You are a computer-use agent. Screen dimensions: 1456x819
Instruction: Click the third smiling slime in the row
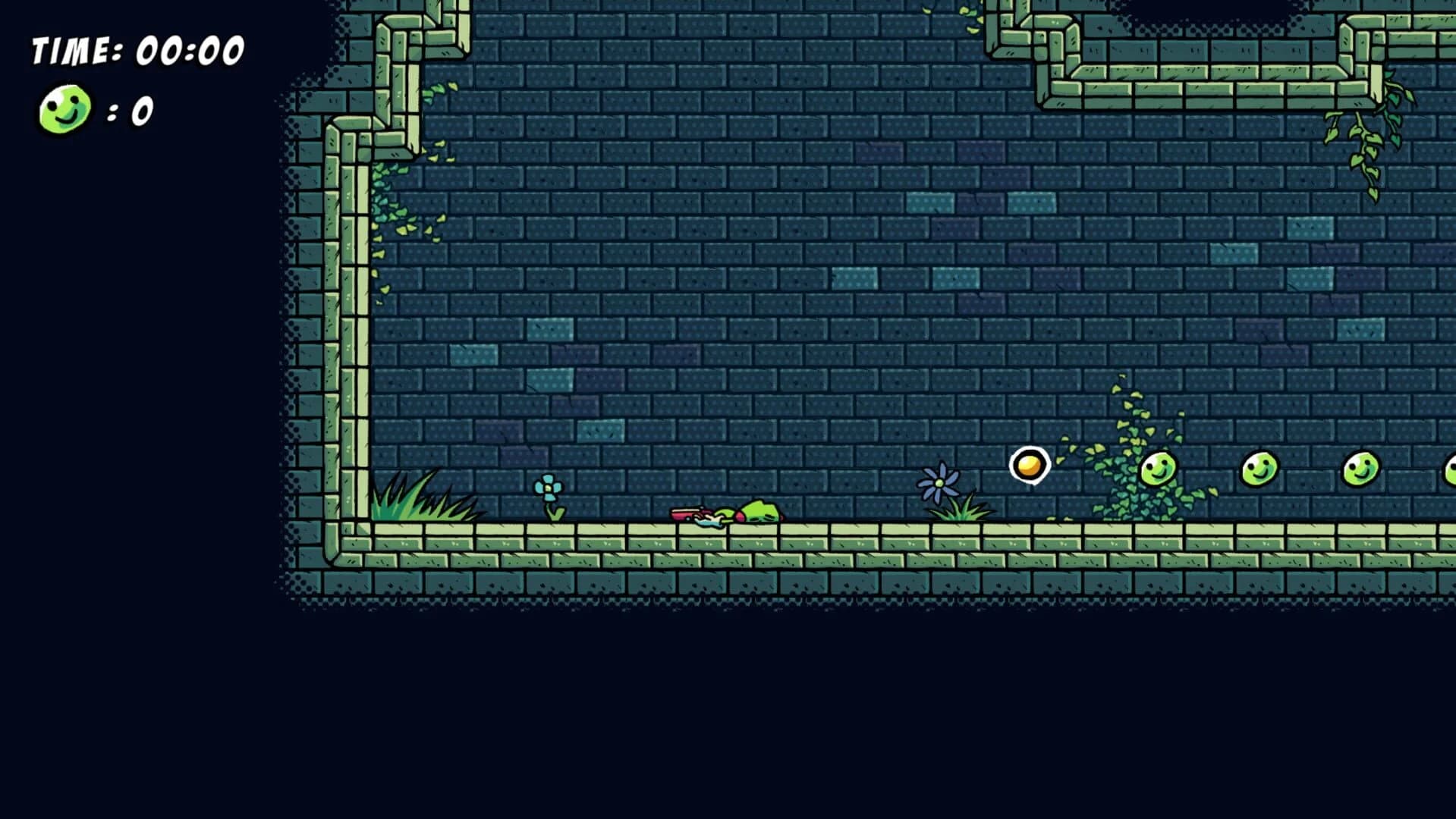click(1362, 468)
